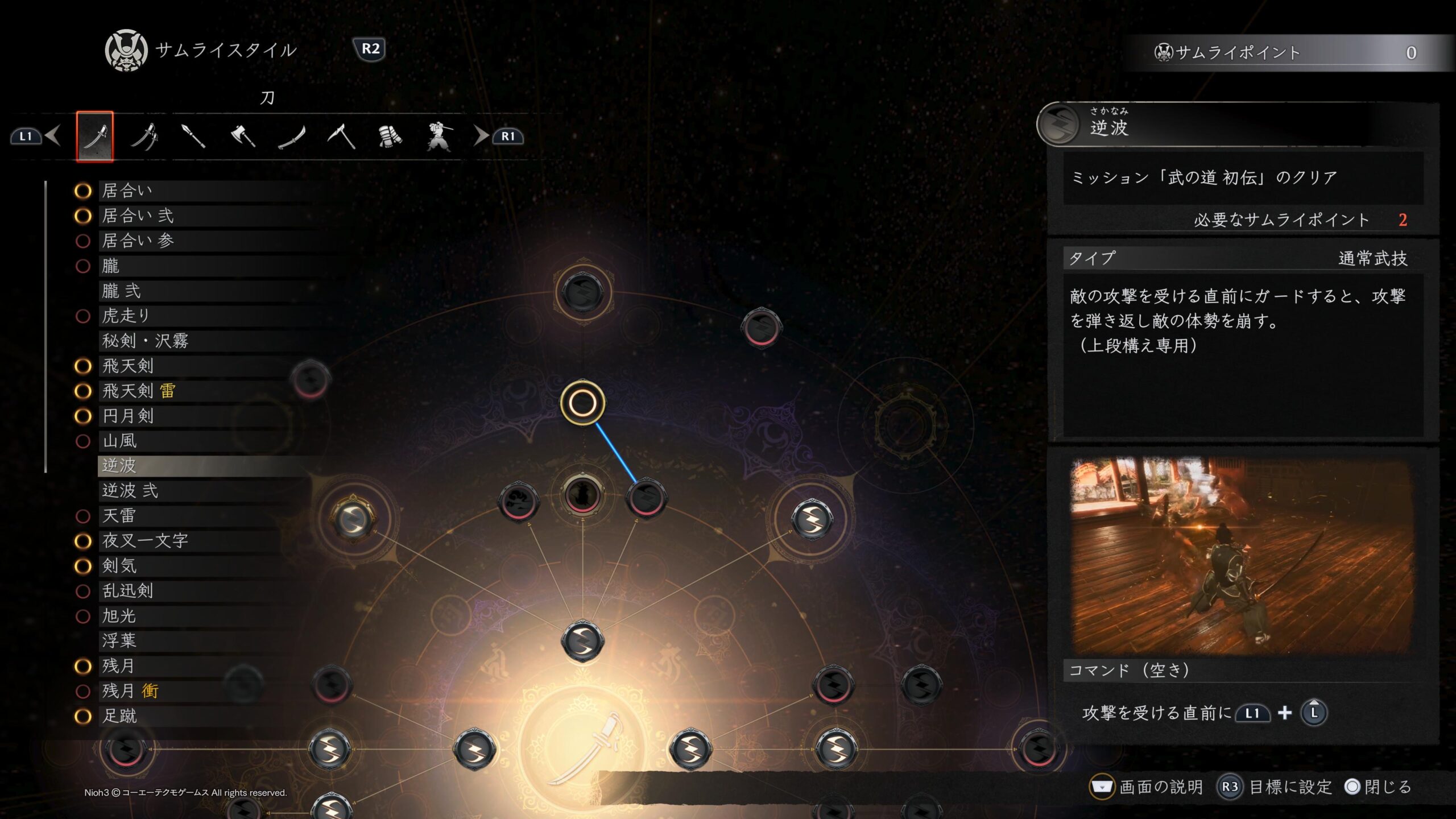Image resolution: width=1456 pixels, height=819 pixels.
Task: Choose the 残月 衝 skill row
Action: point(130,691)
